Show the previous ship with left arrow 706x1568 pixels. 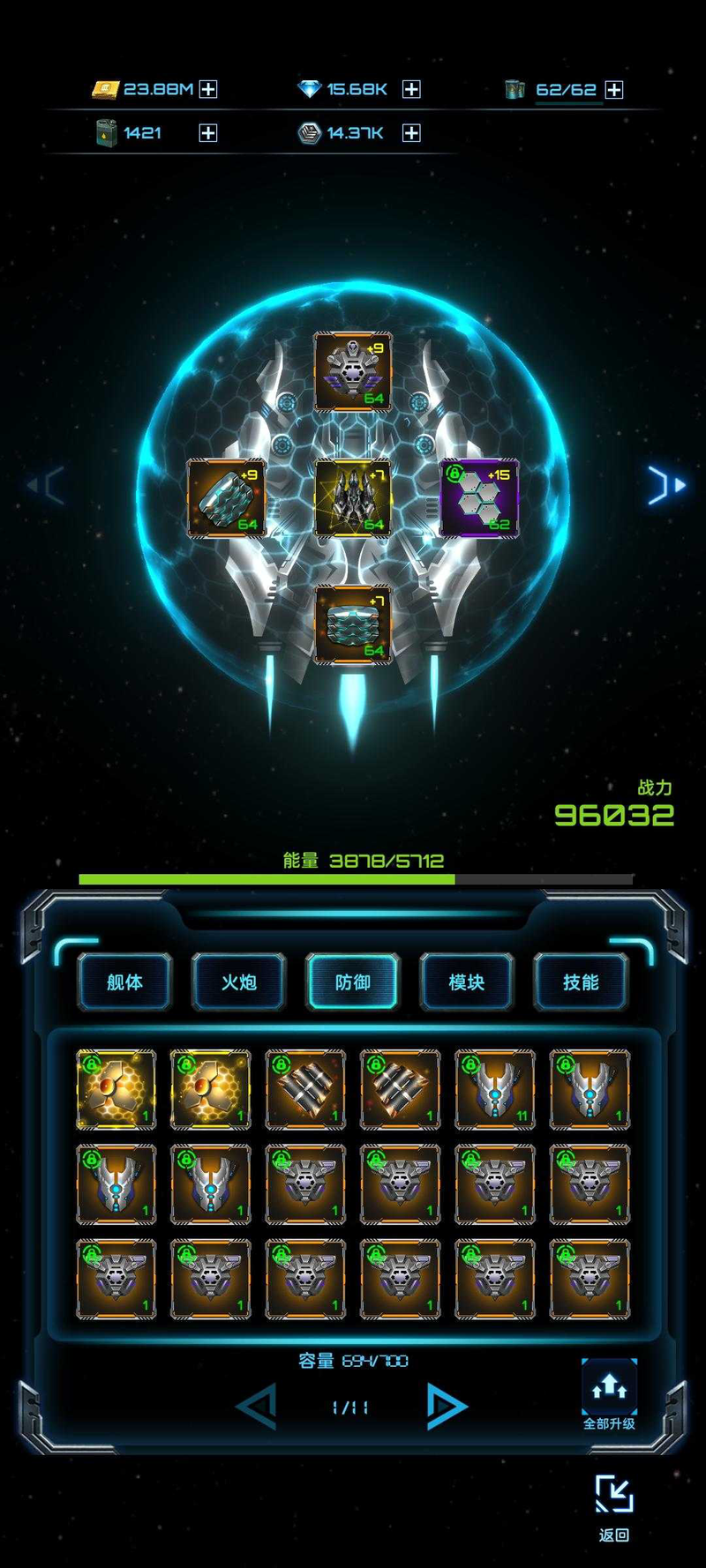[x=46, y=485]
